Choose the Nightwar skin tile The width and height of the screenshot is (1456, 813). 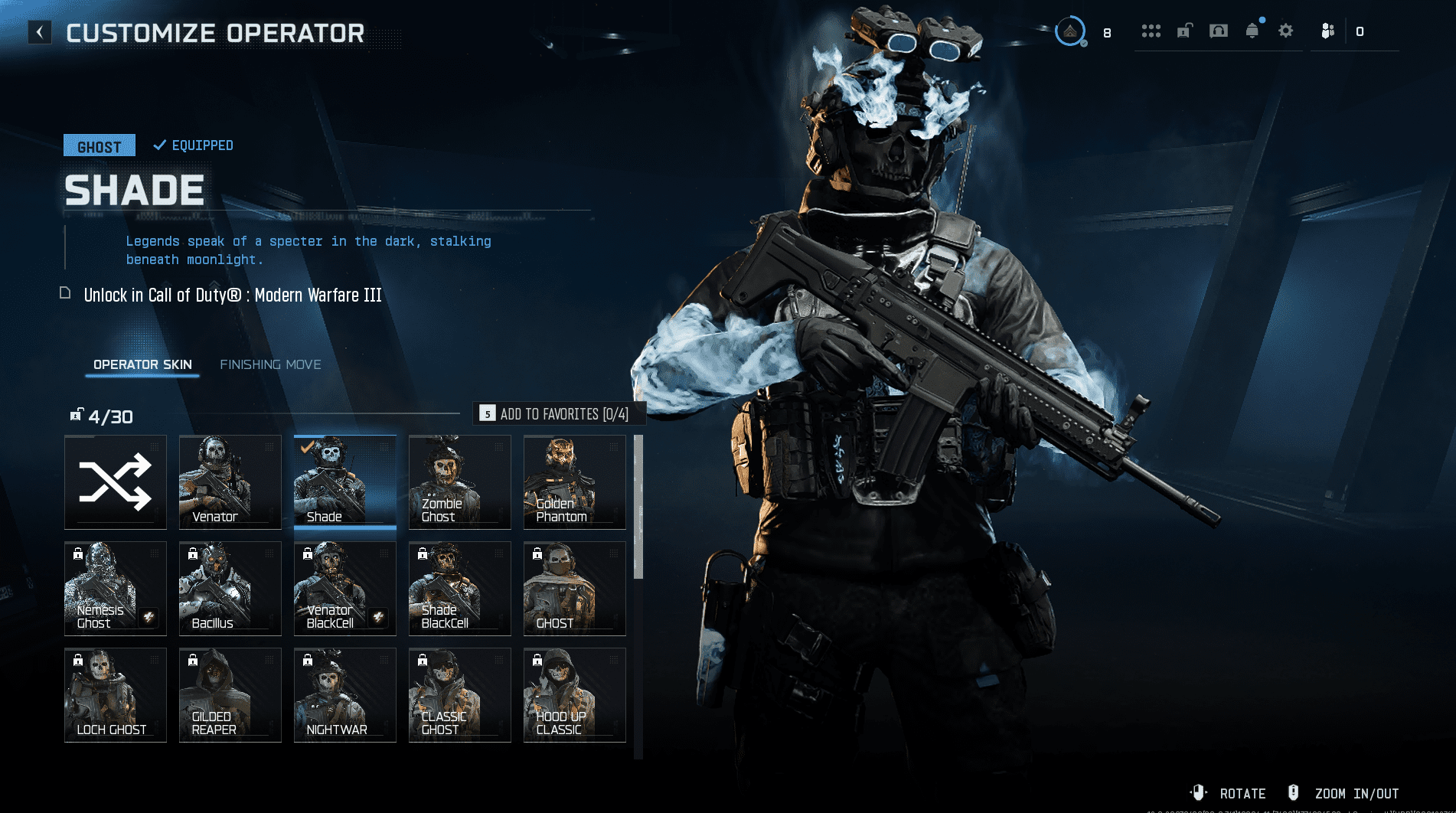[345, 695]
